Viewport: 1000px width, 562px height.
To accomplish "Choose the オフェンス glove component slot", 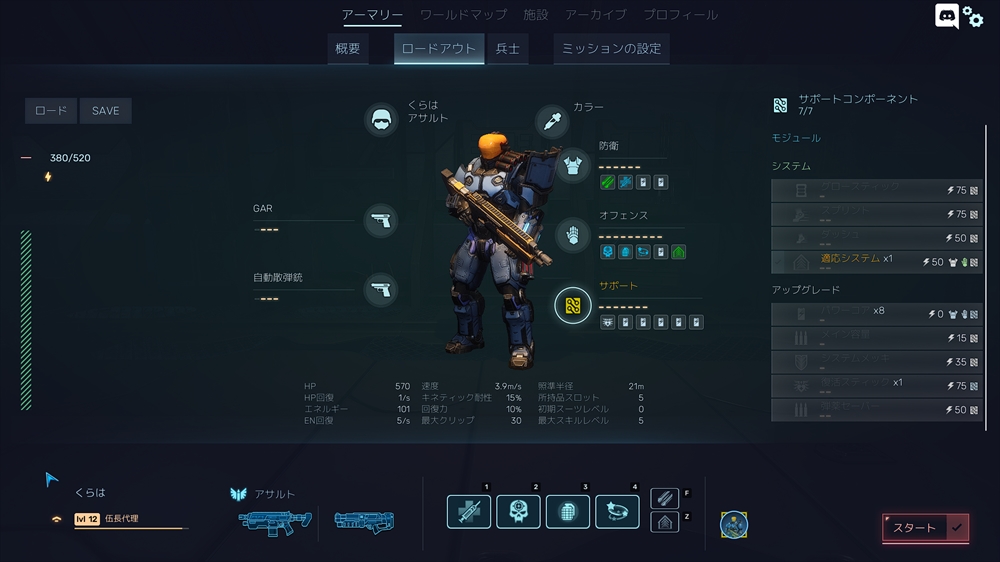I will click(573, 235).
